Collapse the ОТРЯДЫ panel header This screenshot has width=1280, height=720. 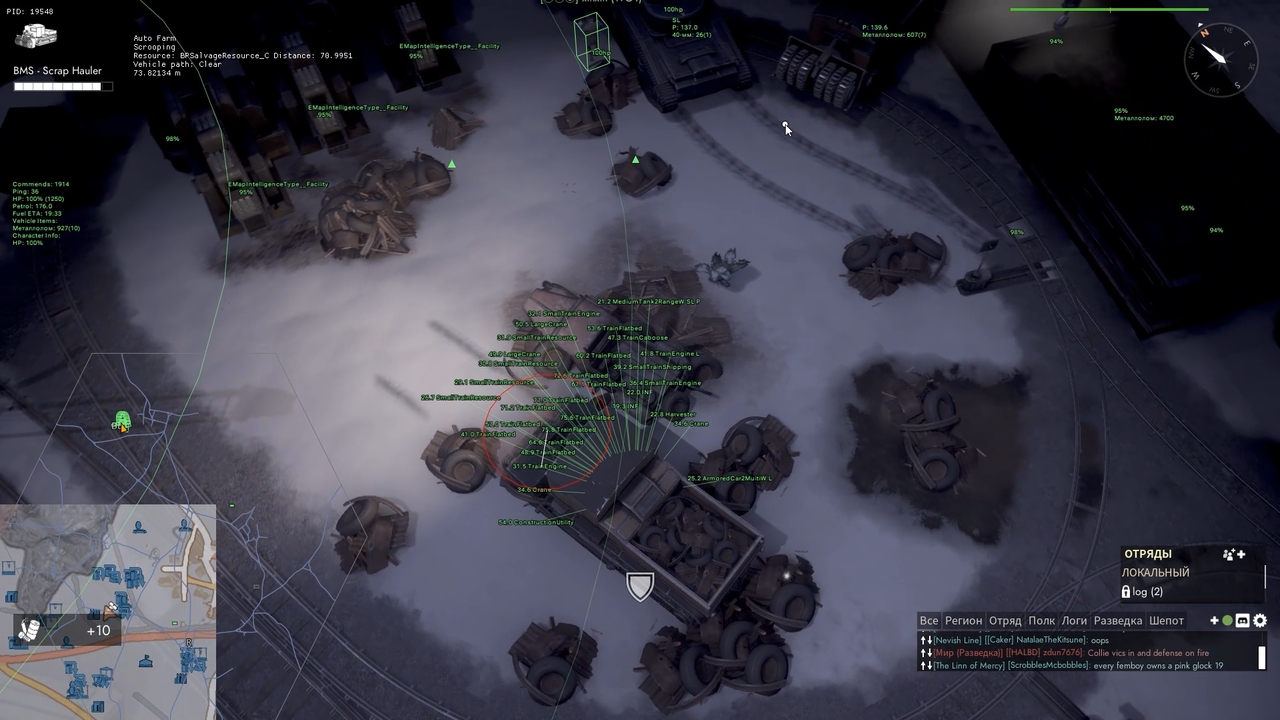tap(1148, 553)
